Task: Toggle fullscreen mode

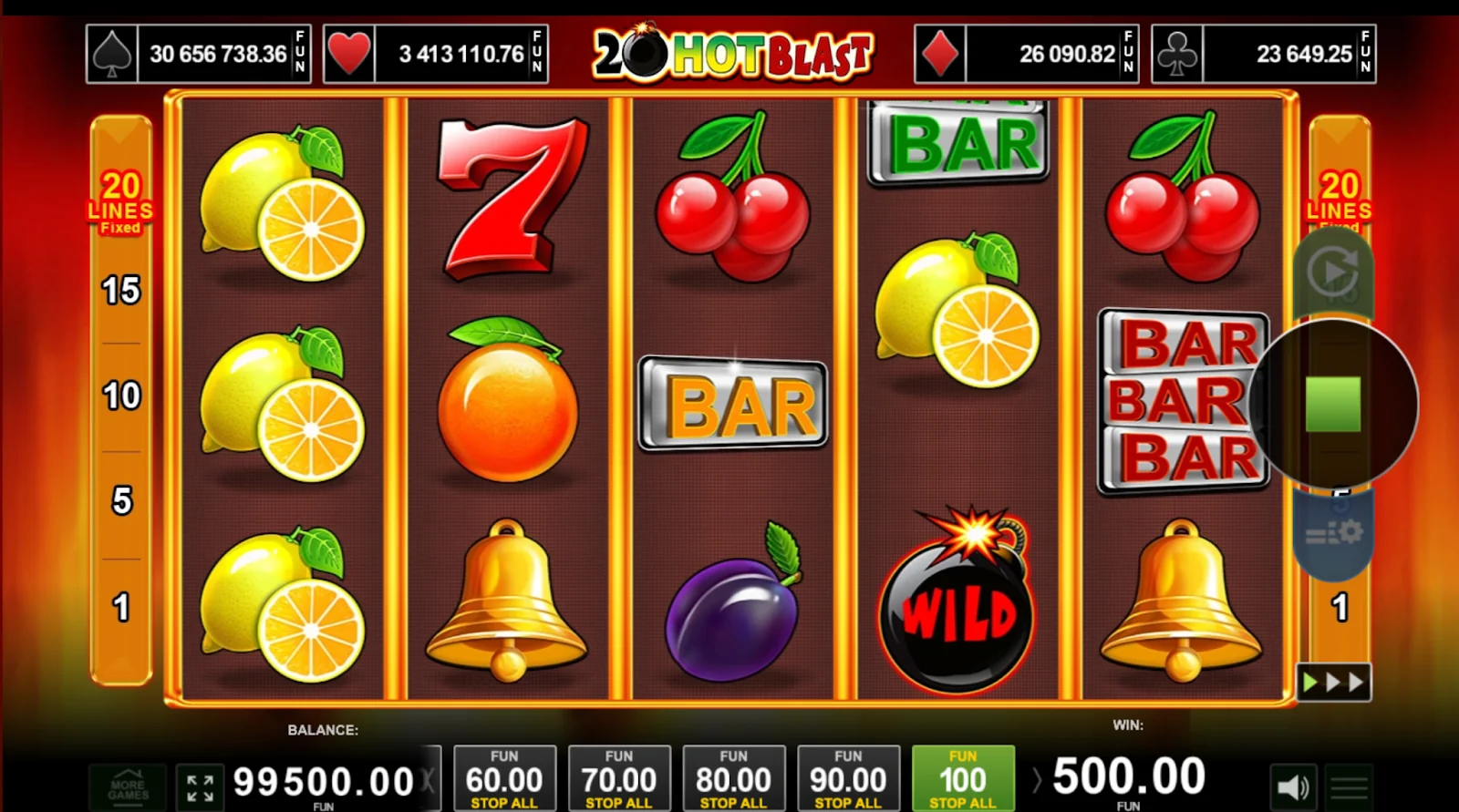Action: click(200, 786)
